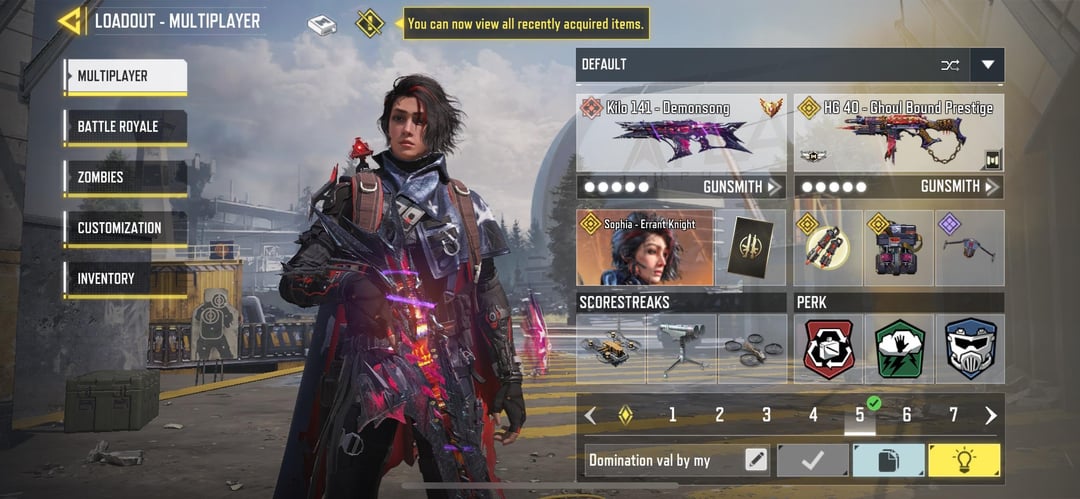Open the Inventory tab
The width and height of the screenshot is (1080, 499).
(x=125, y=279)
